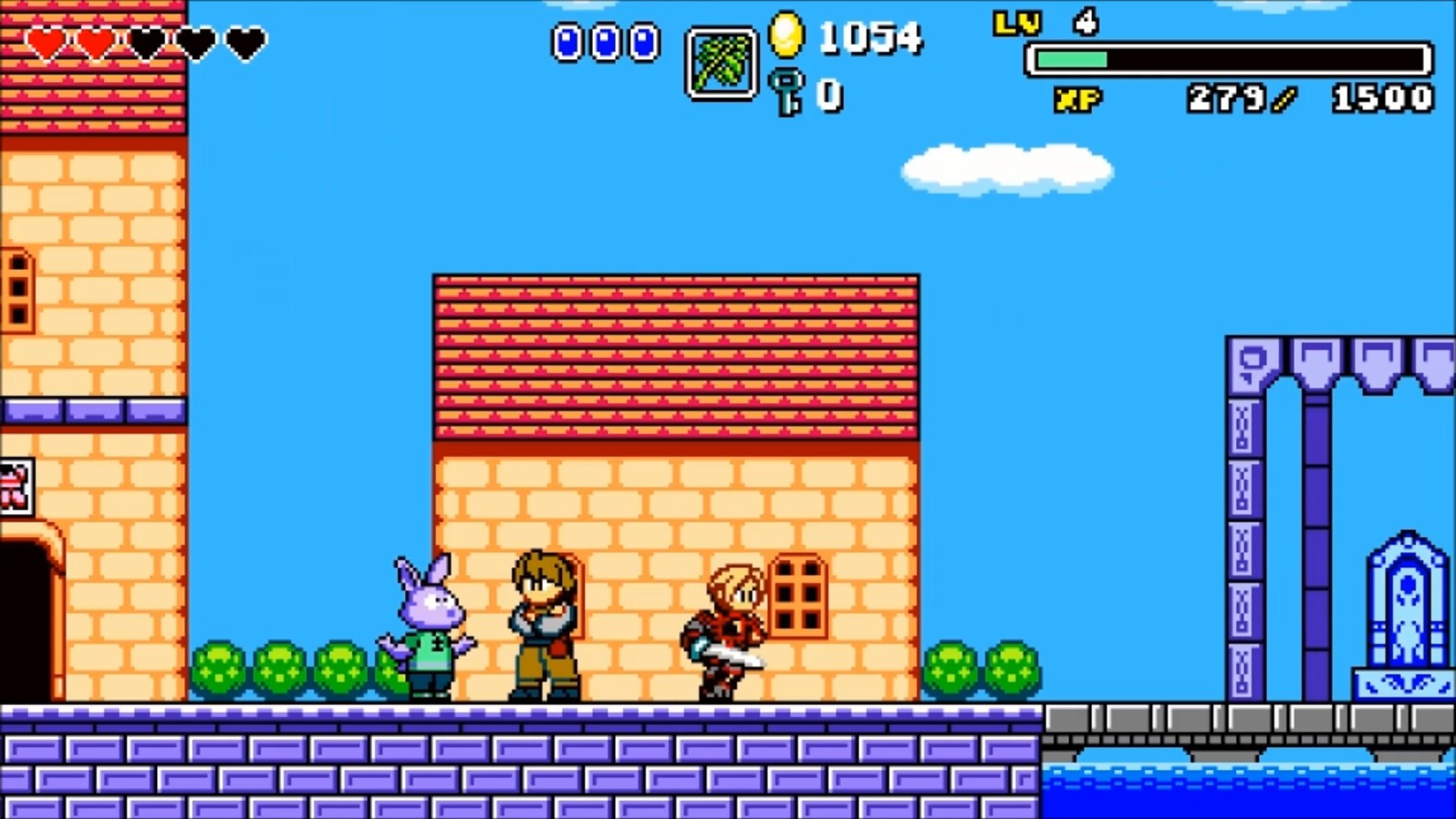Select the middle blue orb indicator
This screenshot has width=1456, height=819.
coord(604,40)
